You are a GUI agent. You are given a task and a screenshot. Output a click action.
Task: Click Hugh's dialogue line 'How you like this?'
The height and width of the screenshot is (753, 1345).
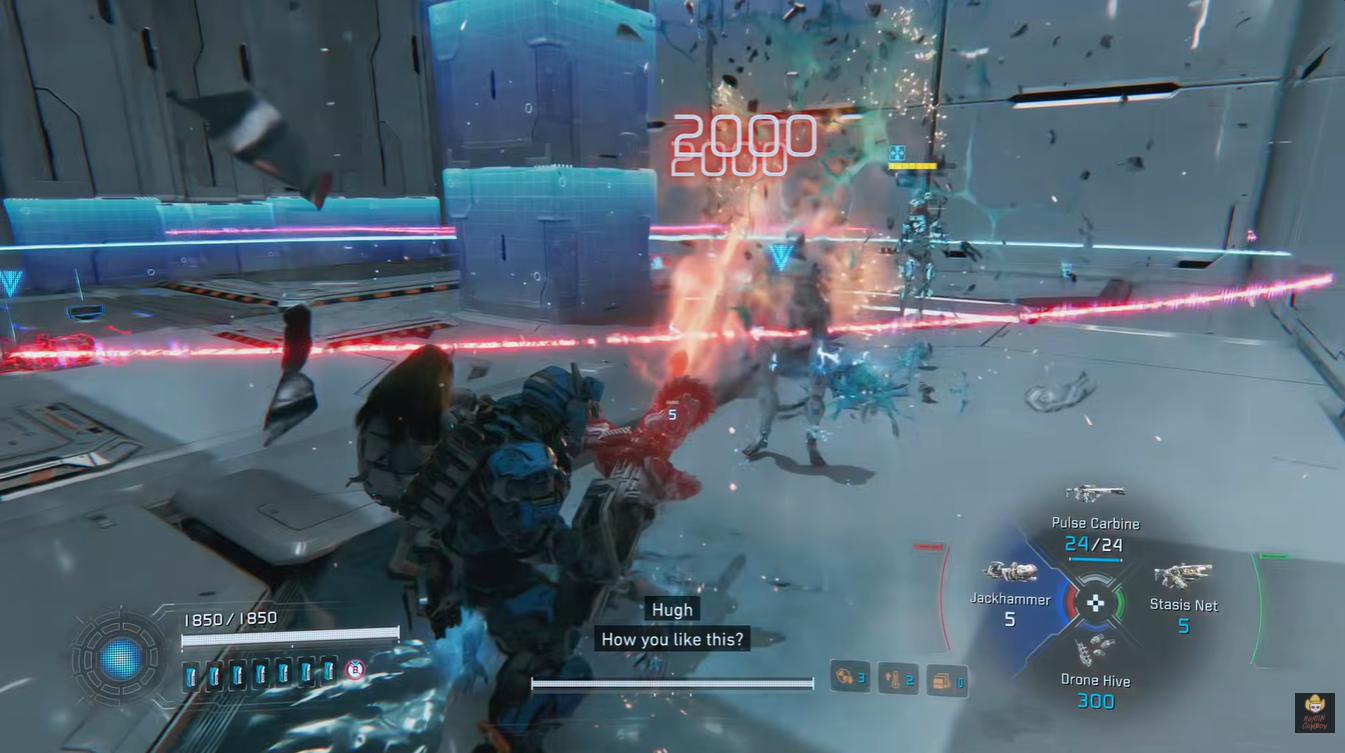[x=671, y=638]
